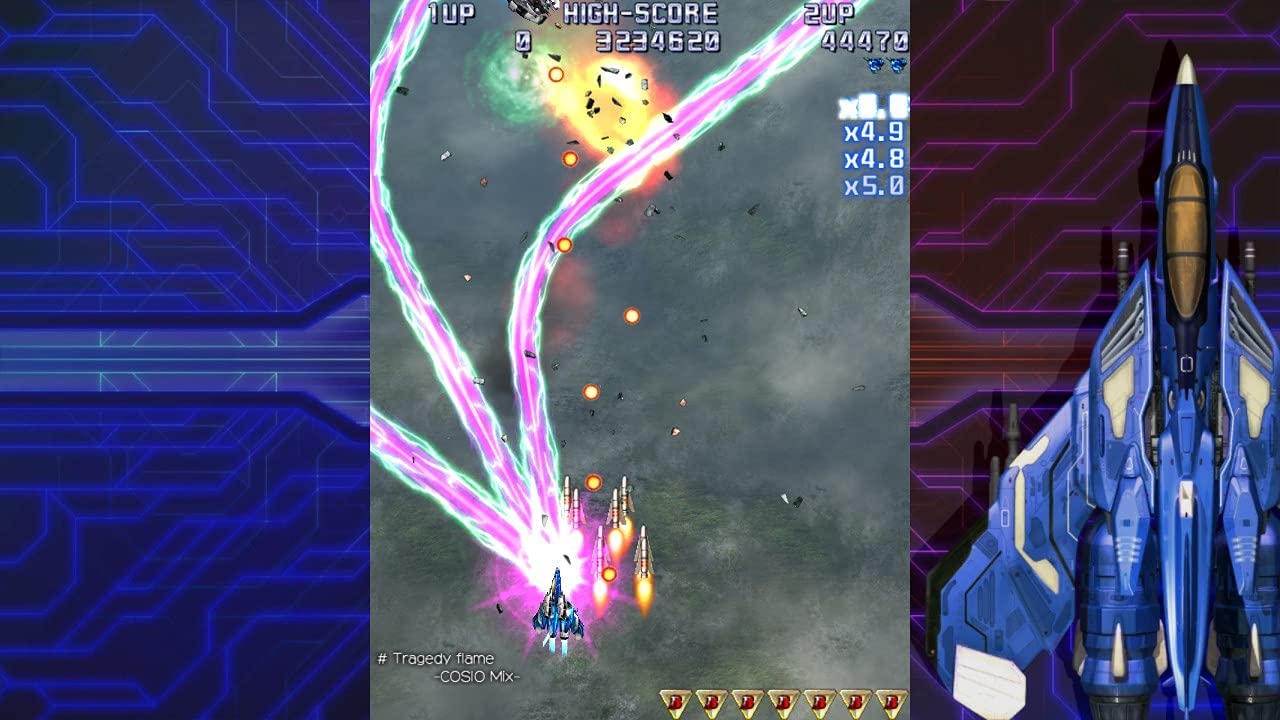Click the x5.0 multiplier entry
This screenshot has width=1280, height=720.
tap(874, 184)
